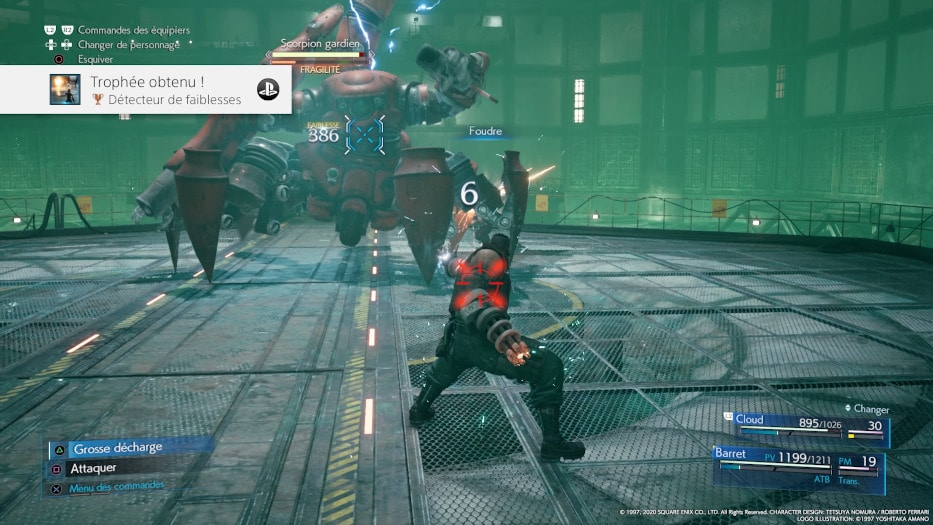Select the Scorpion gardien target reticle
933x525 pixels.
[x=364, y=135]
